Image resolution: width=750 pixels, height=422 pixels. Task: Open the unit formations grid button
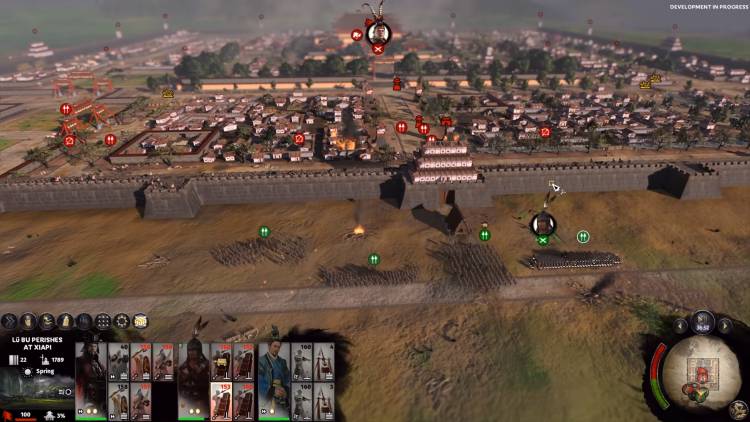103,321
